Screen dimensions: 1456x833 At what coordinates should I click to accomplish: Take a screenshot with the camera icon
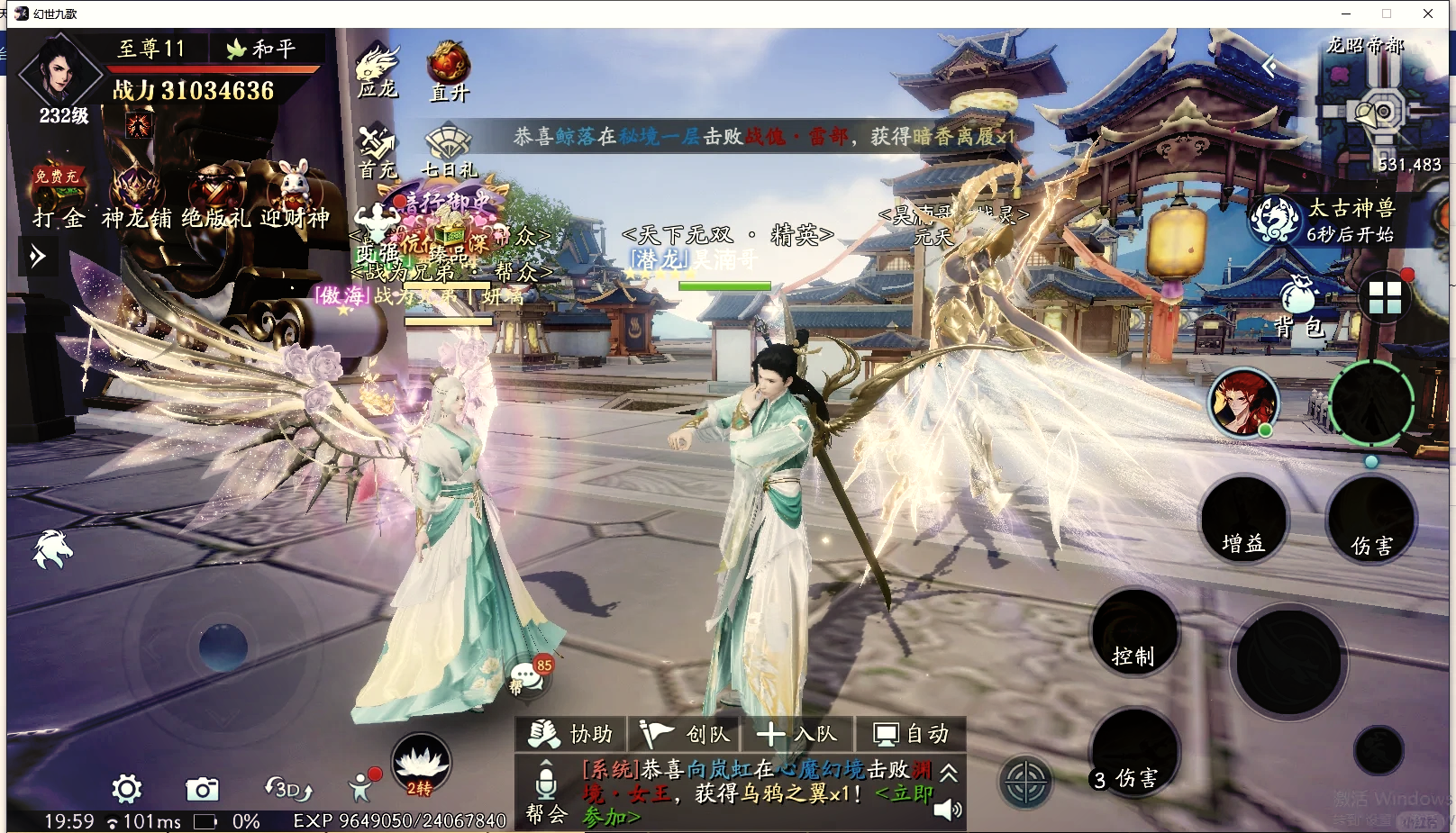(202, 790)
